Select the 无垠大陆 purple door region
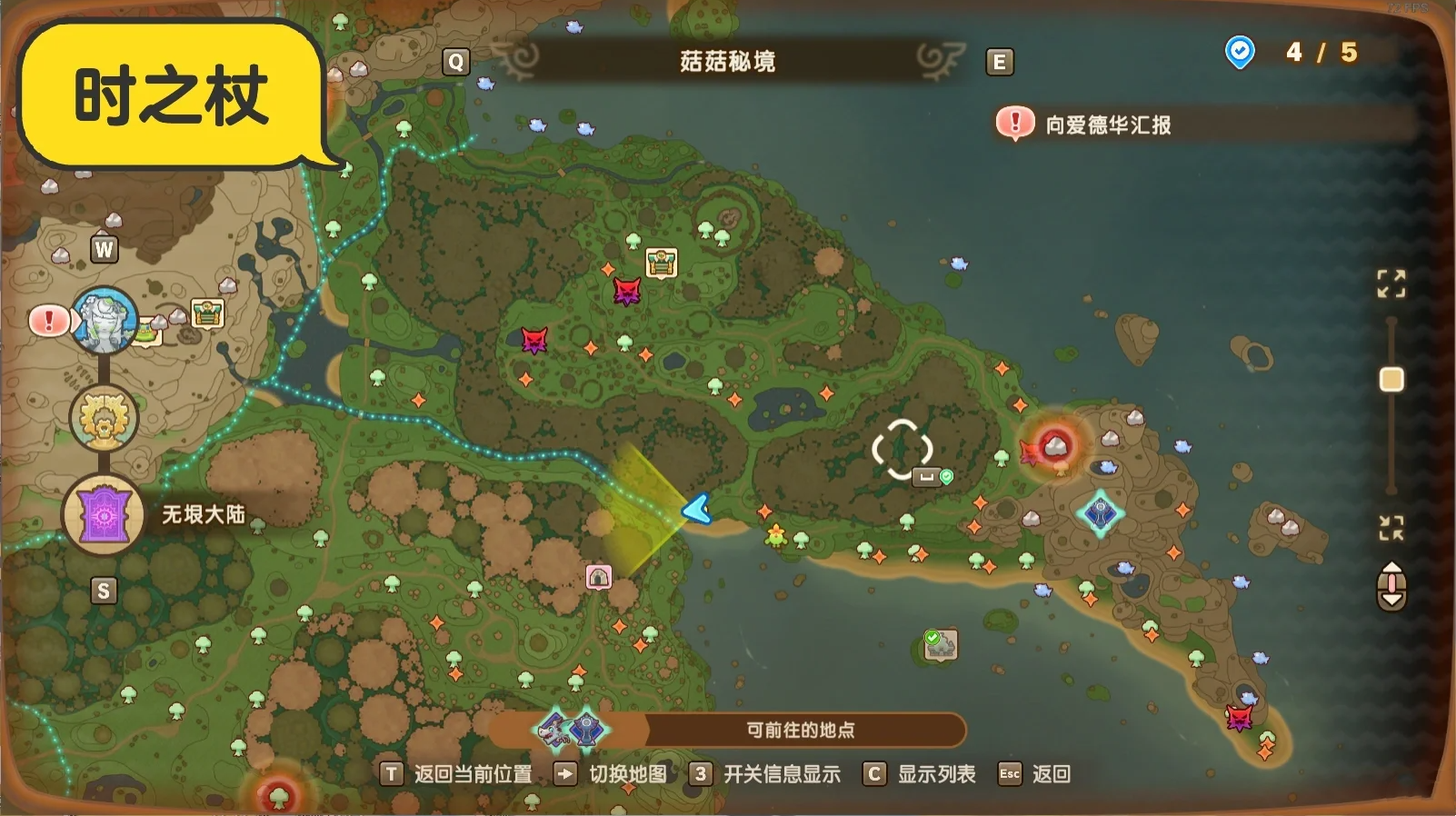 [103, 514]
